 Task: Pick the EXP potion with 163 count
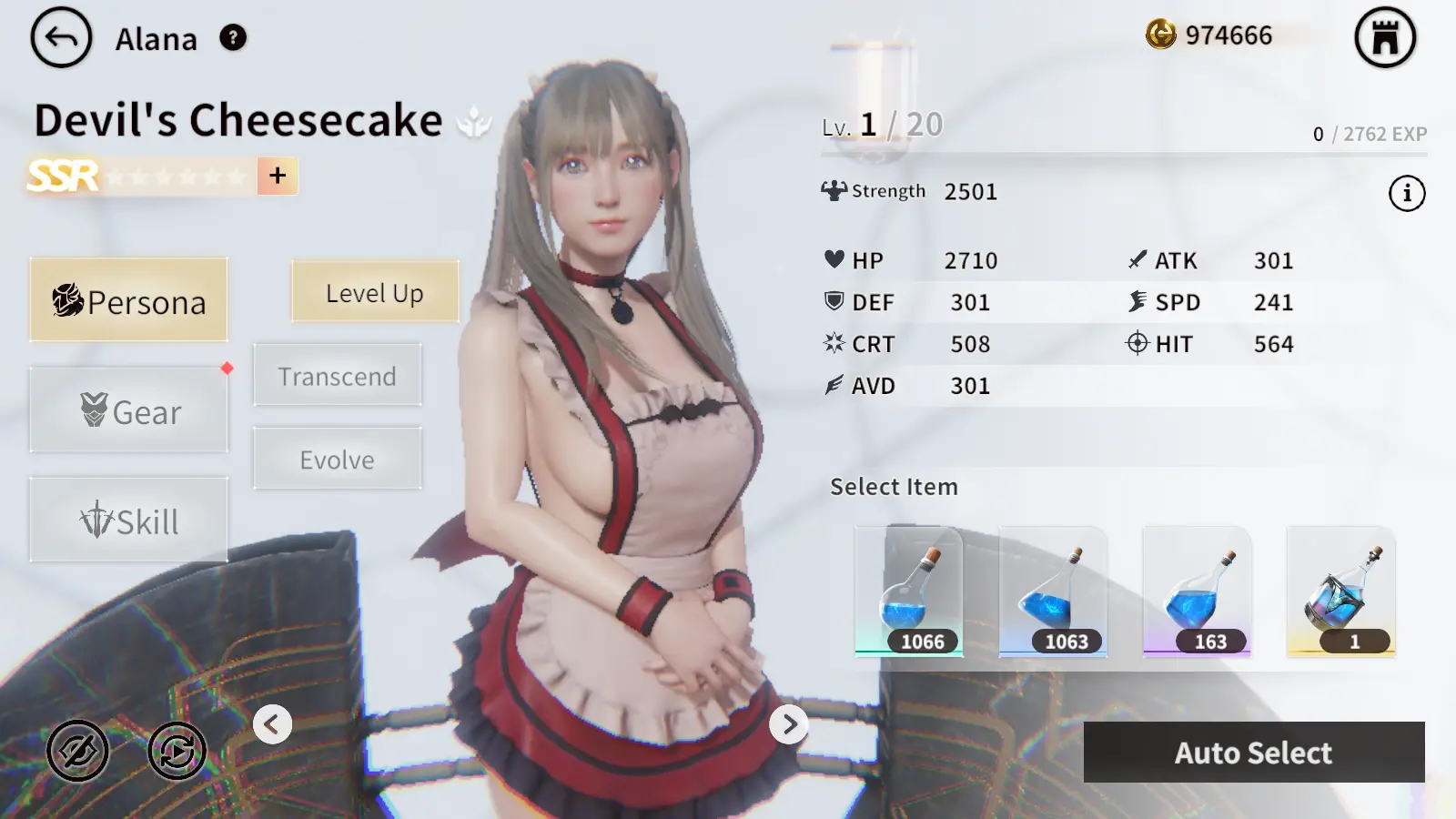click(1197, 591)
